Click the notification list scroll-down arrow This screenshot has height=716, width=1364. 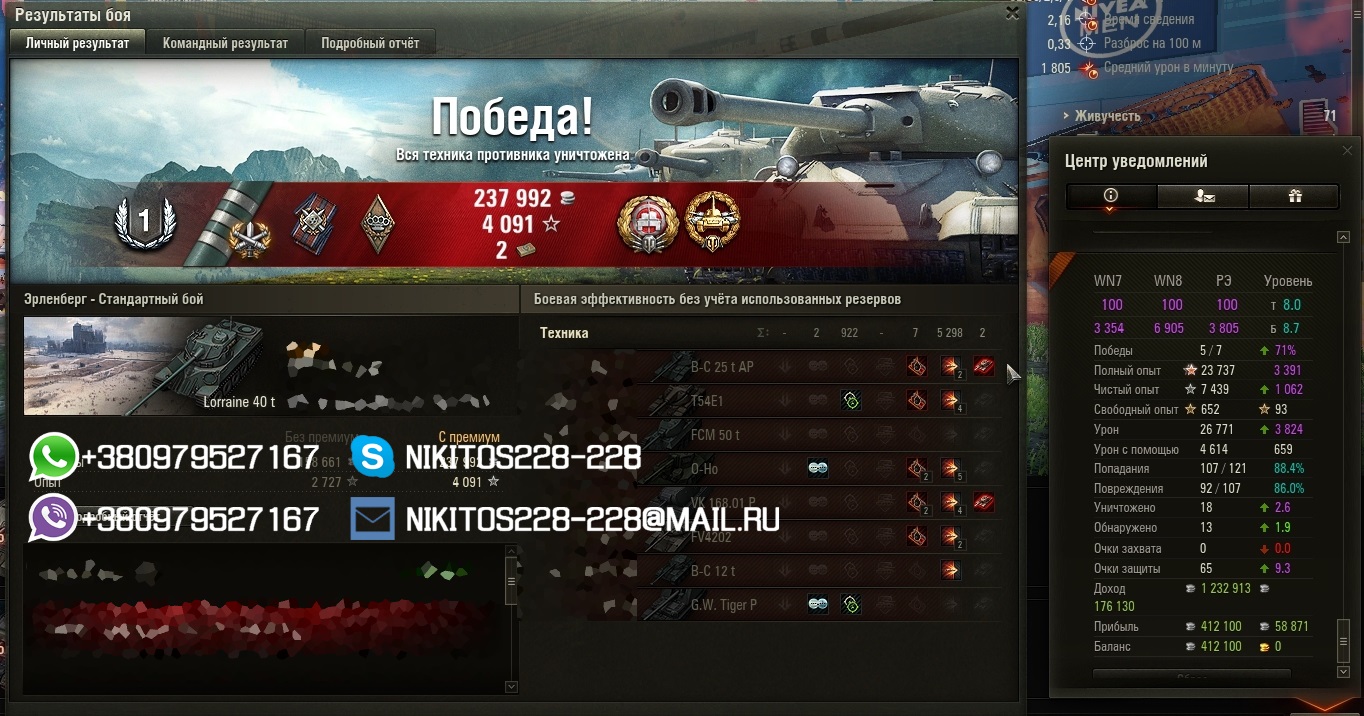tap(1343, 672)
